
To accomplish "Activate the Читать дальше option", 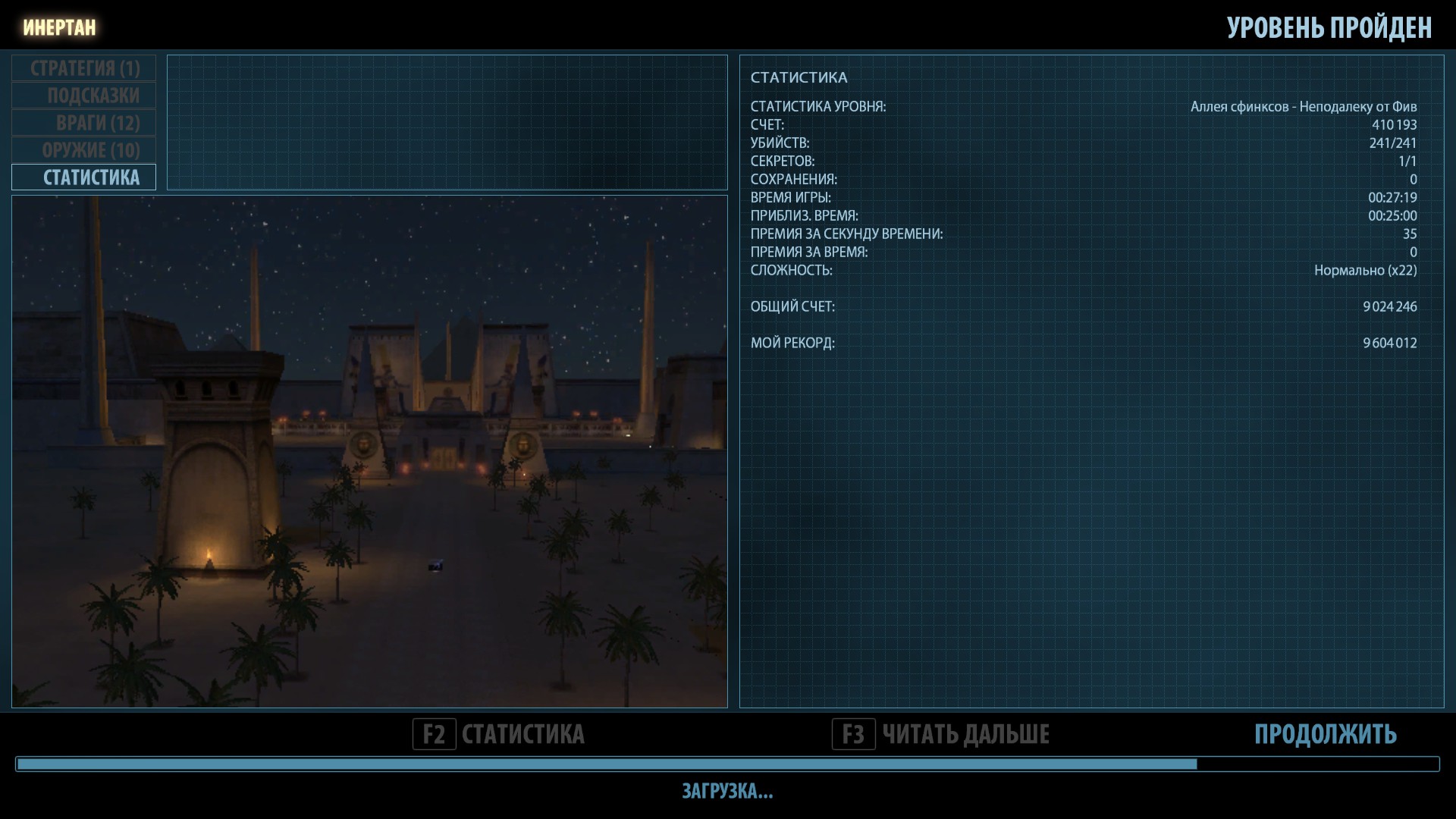I will tap(941, 734).
